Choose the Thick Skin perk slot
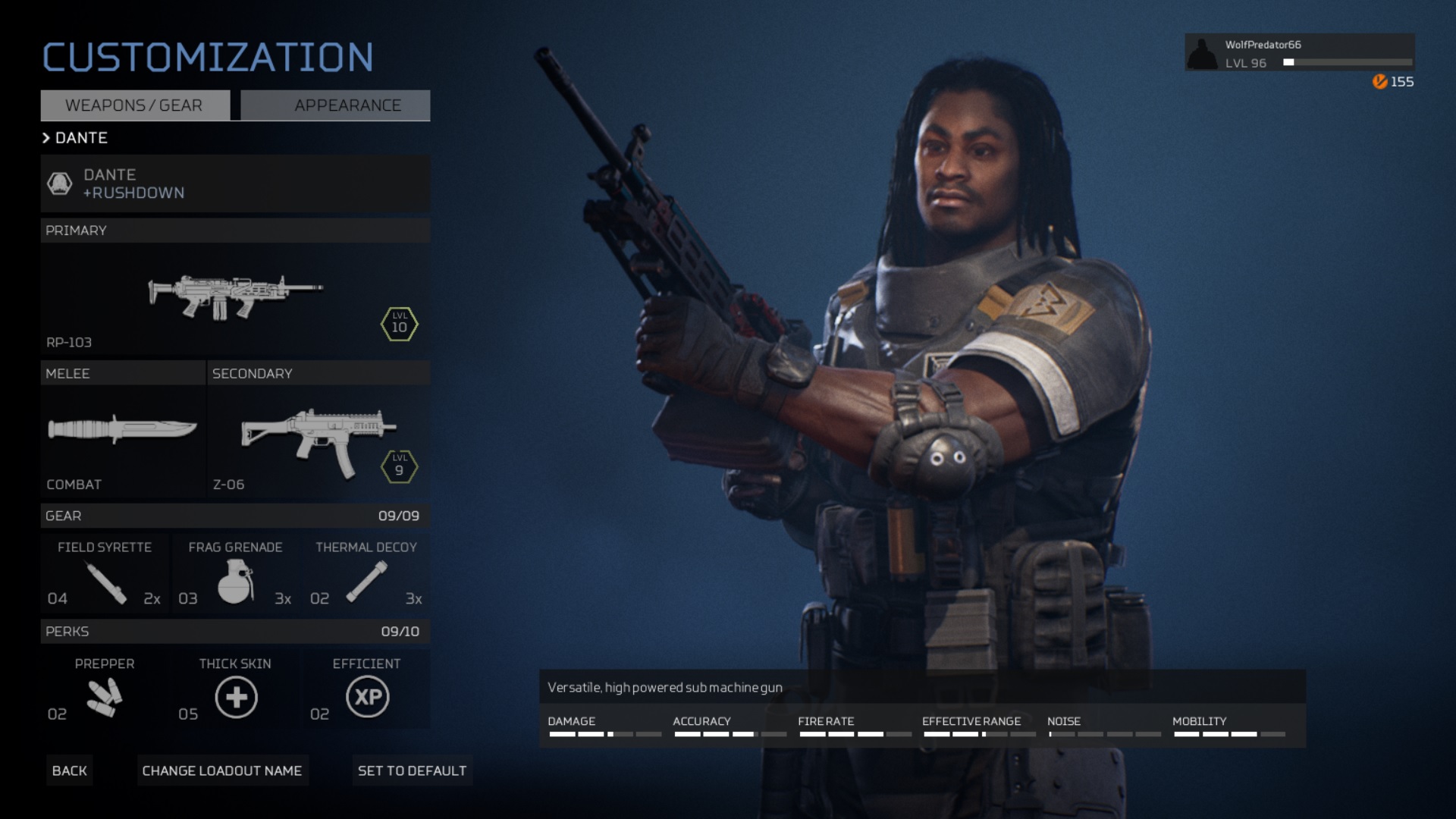 235,690
